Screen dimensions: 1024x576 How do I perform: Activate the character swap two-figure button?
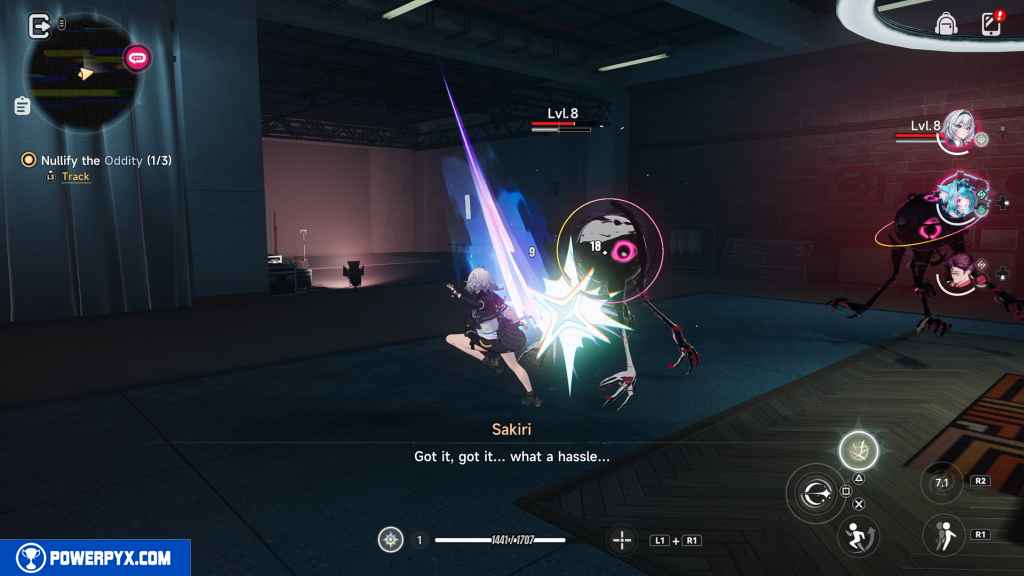tap(942, 534)
